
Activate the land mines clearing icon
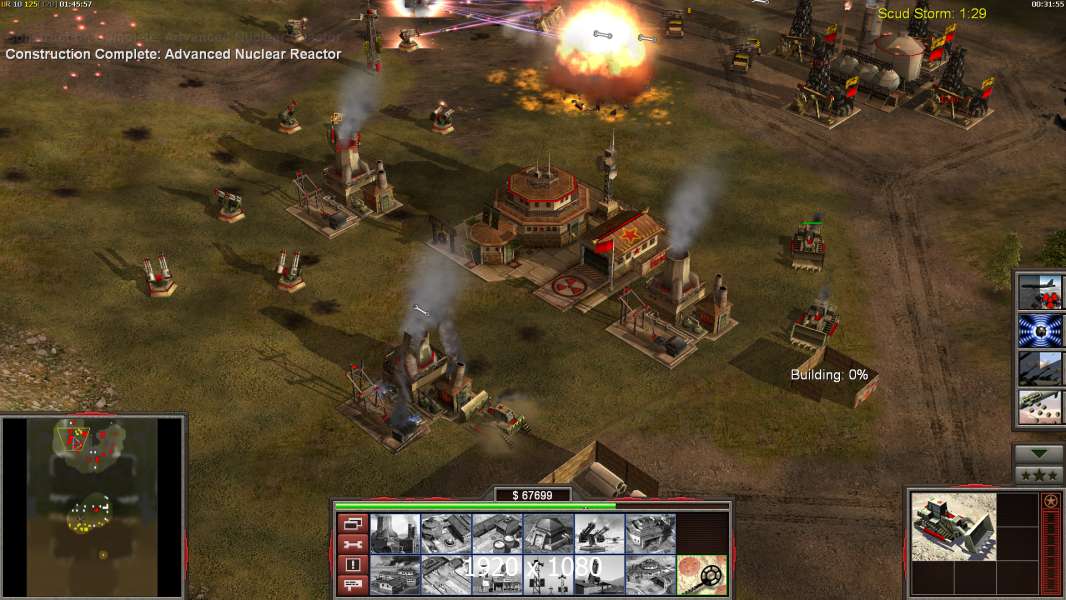[701, 573]
